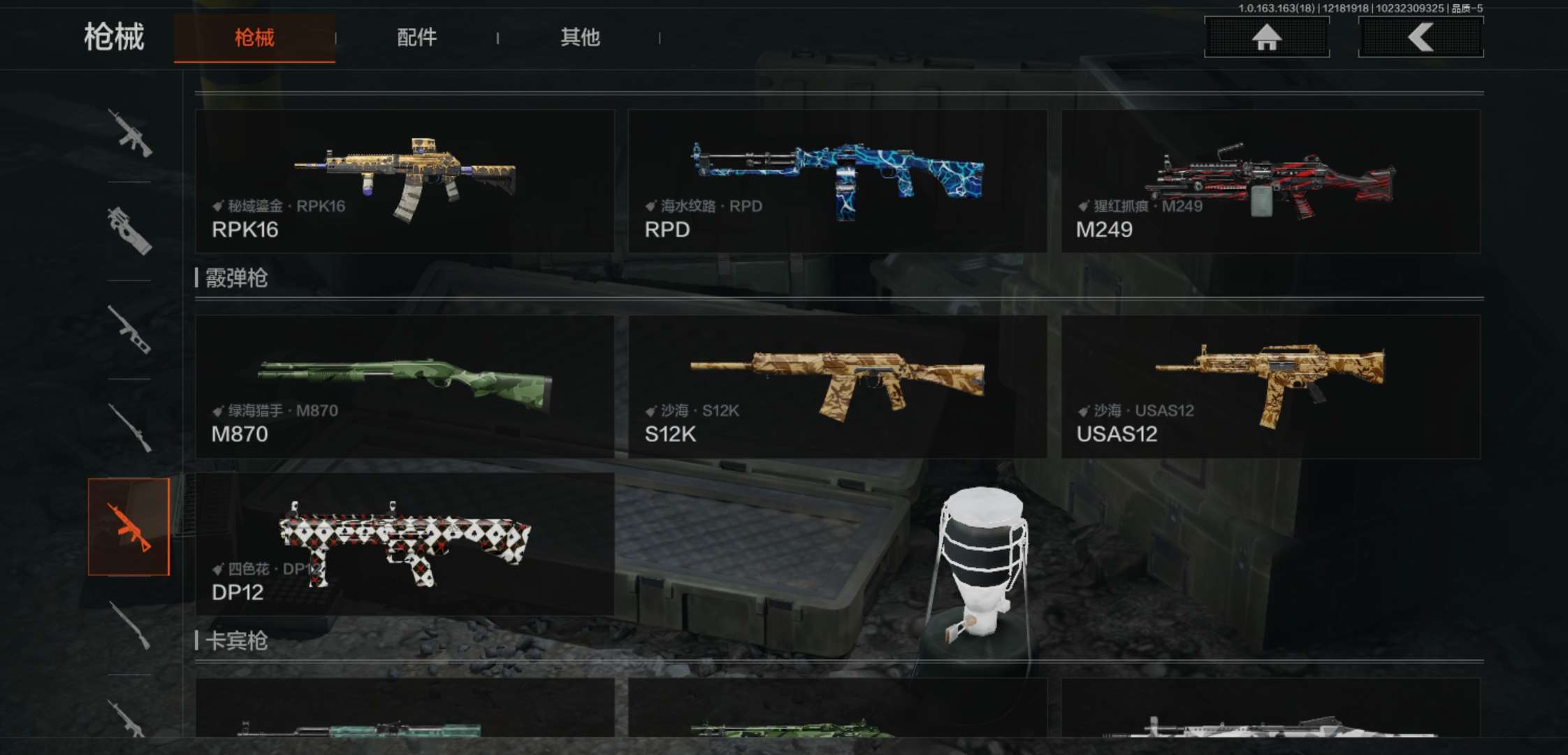Select the red M249 skin card

pos(1270,181)
